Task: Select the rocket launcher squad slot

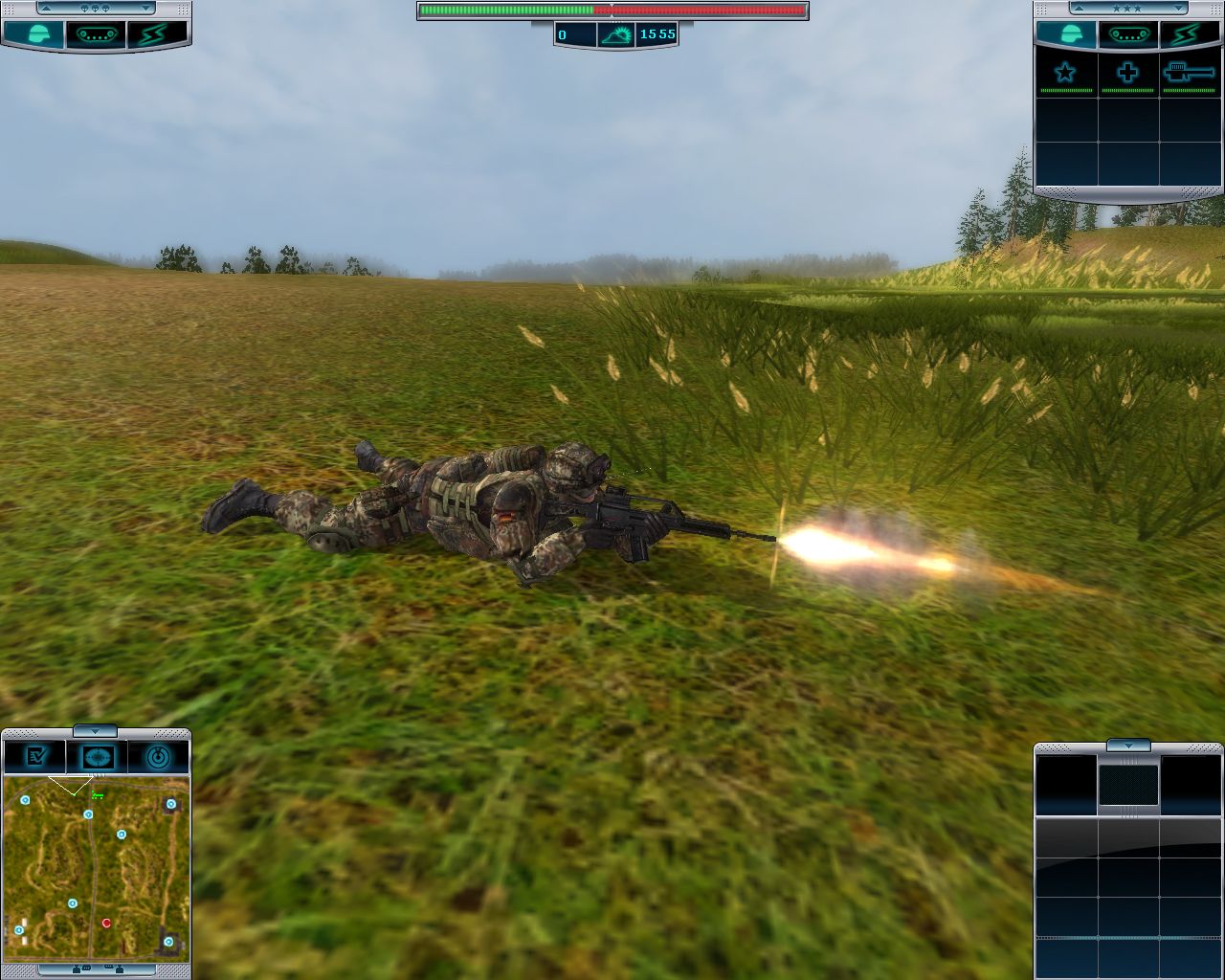Action: point(1189,75)
